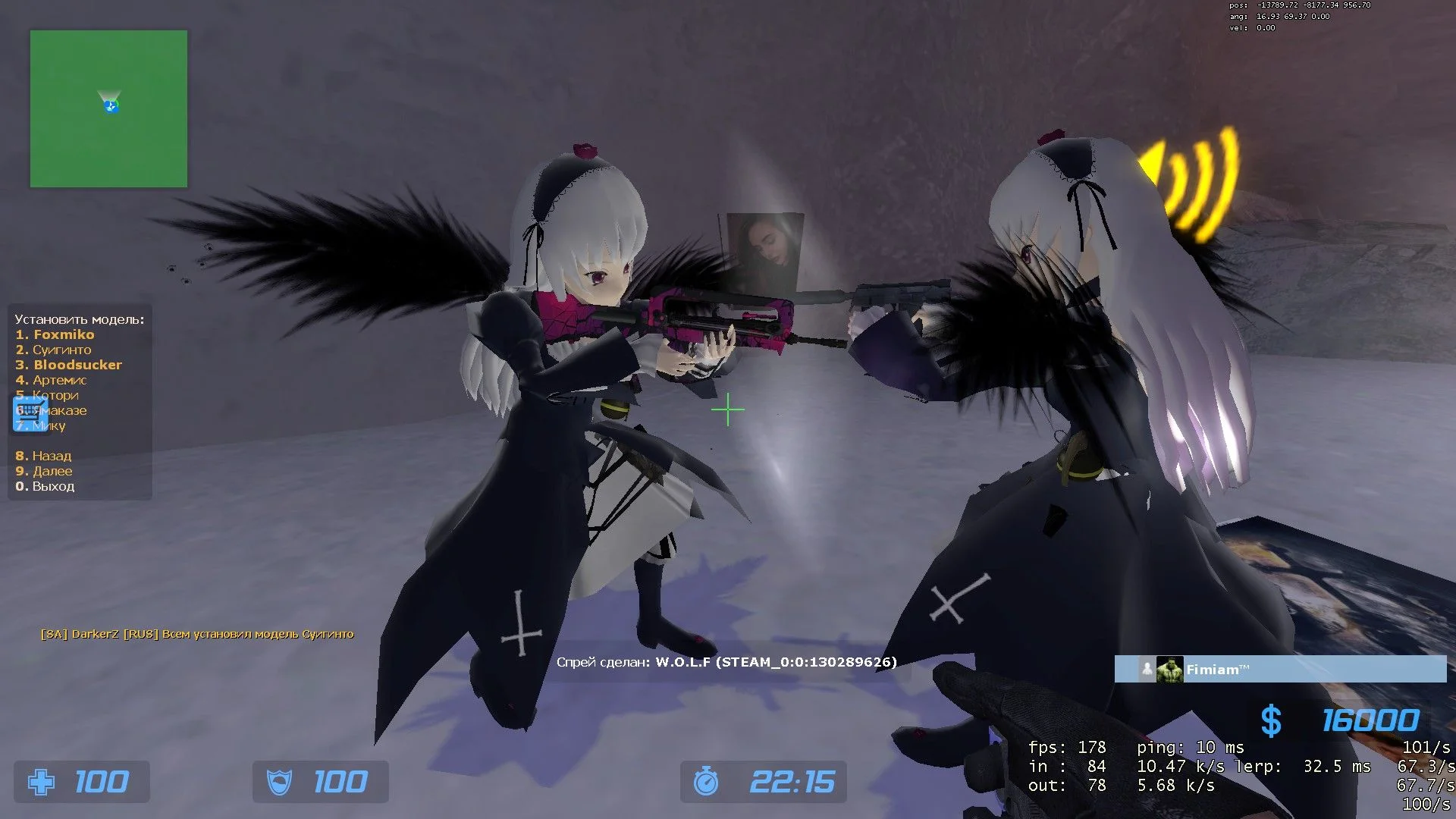Pick the Bloodsucker model entry

tap(77, 365)
